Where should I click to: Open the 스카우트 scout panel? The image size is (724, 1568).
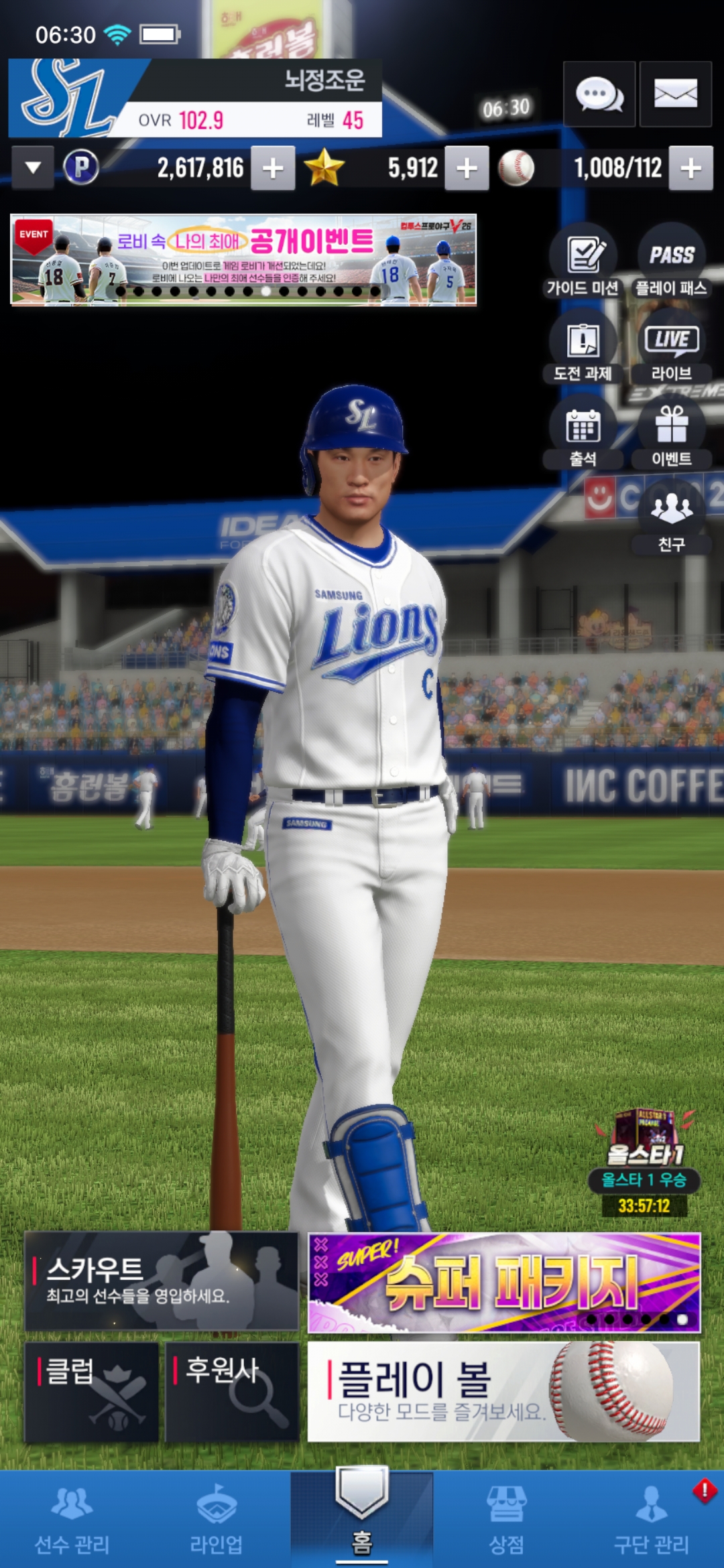click(x=162, y=1281)
